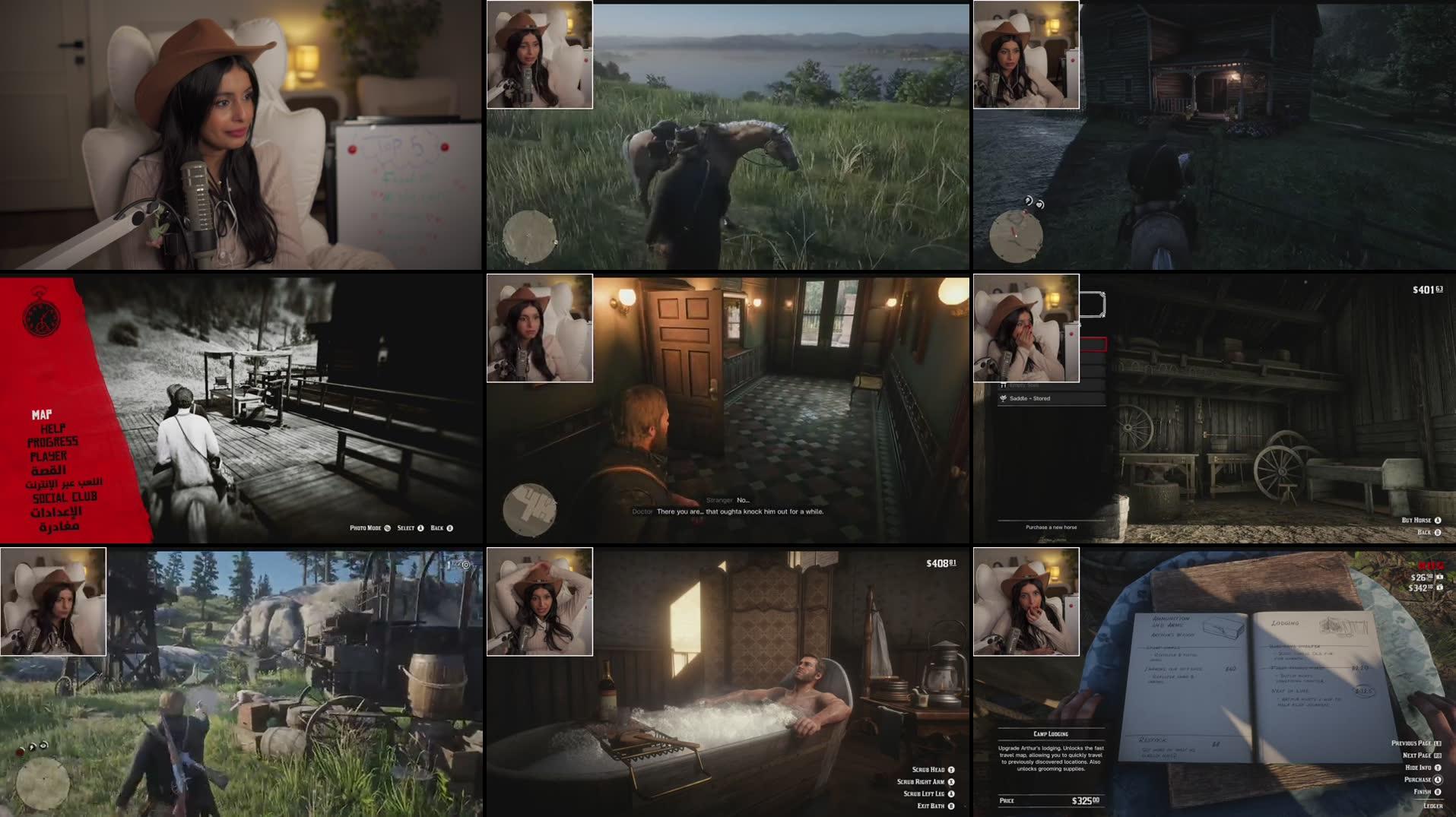Click the B button icon beside Back in the stable
The height and width of the screenshot is (817, 1456).
coord(1437,533)
